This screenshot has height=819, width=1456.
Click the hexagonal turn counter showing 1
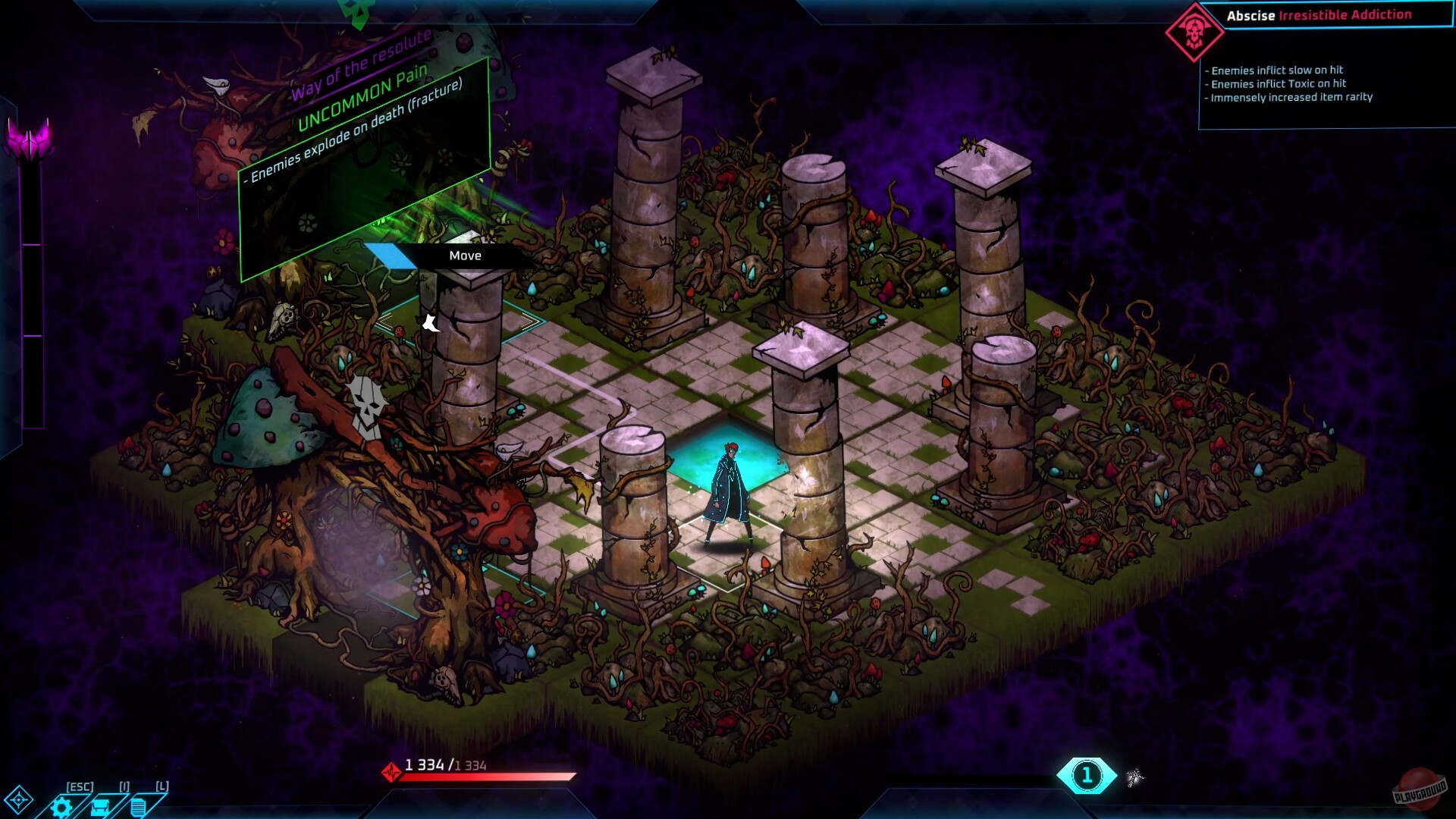(x=1087, y=774)
